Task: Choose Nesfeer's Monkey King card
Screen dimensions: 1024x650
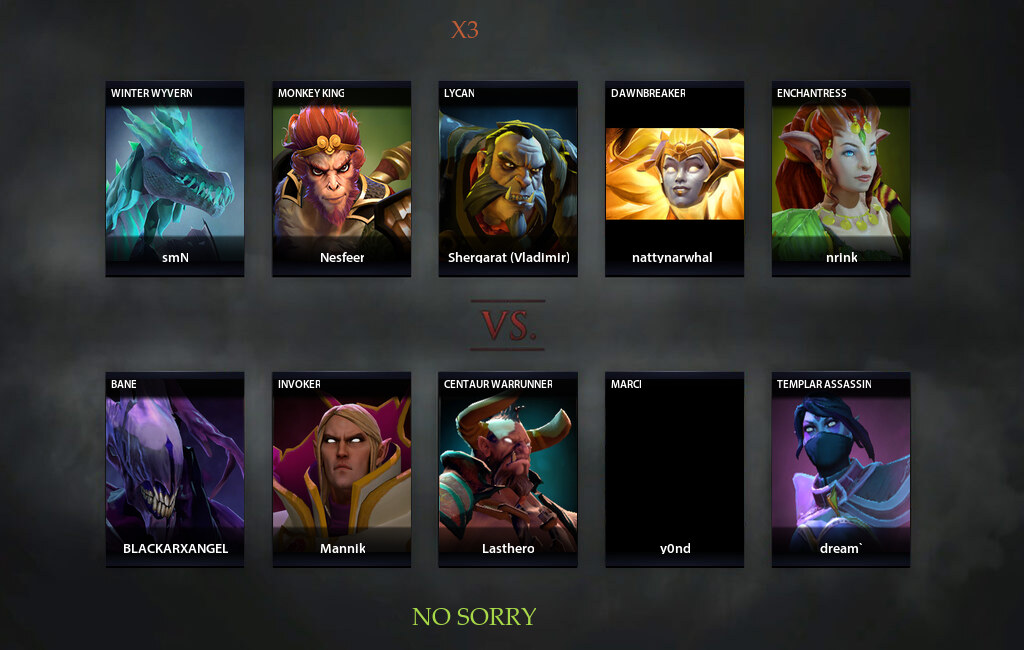Action: (x=341, y=178)
